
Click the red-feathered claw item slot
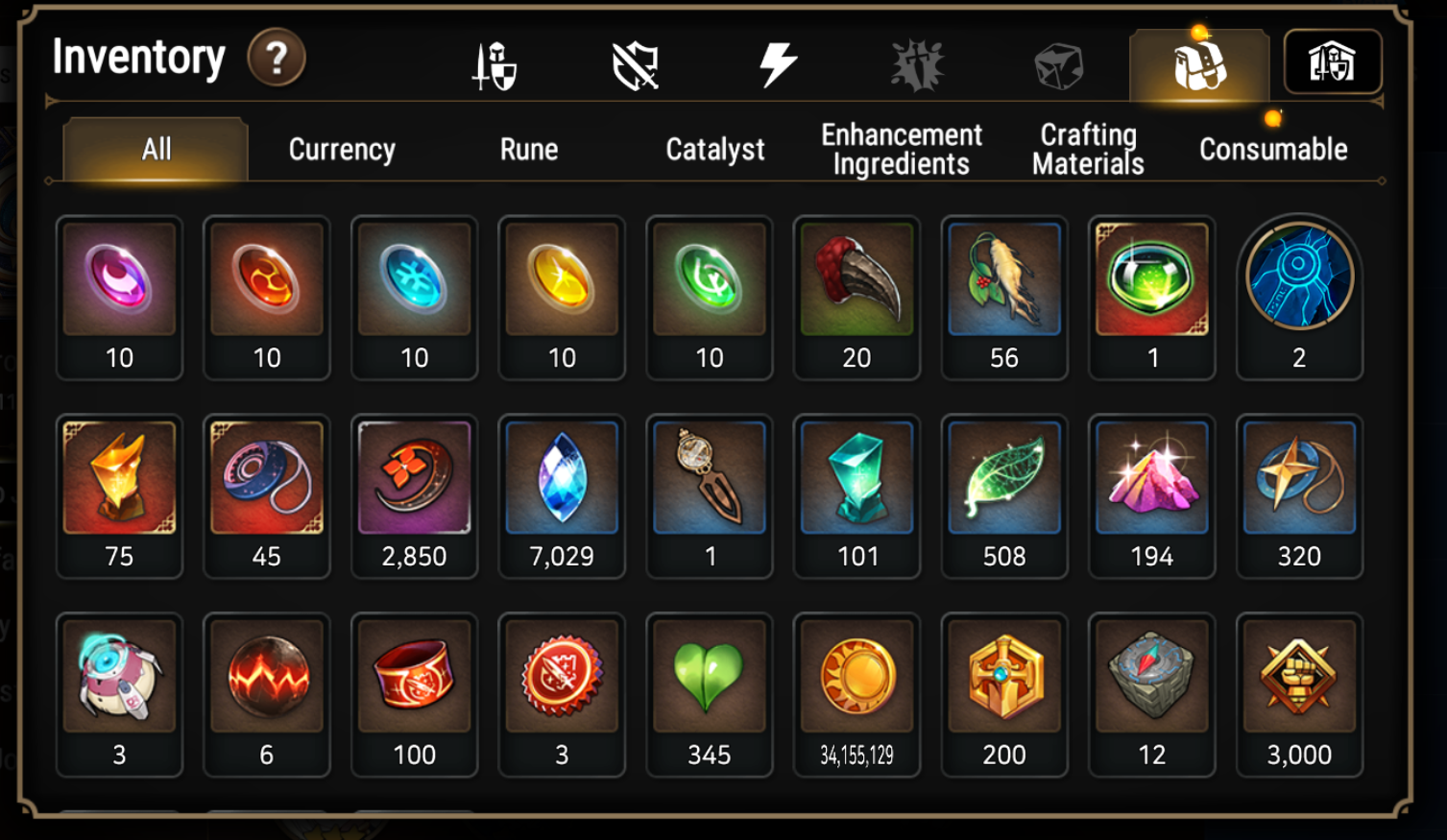(856, 297)
